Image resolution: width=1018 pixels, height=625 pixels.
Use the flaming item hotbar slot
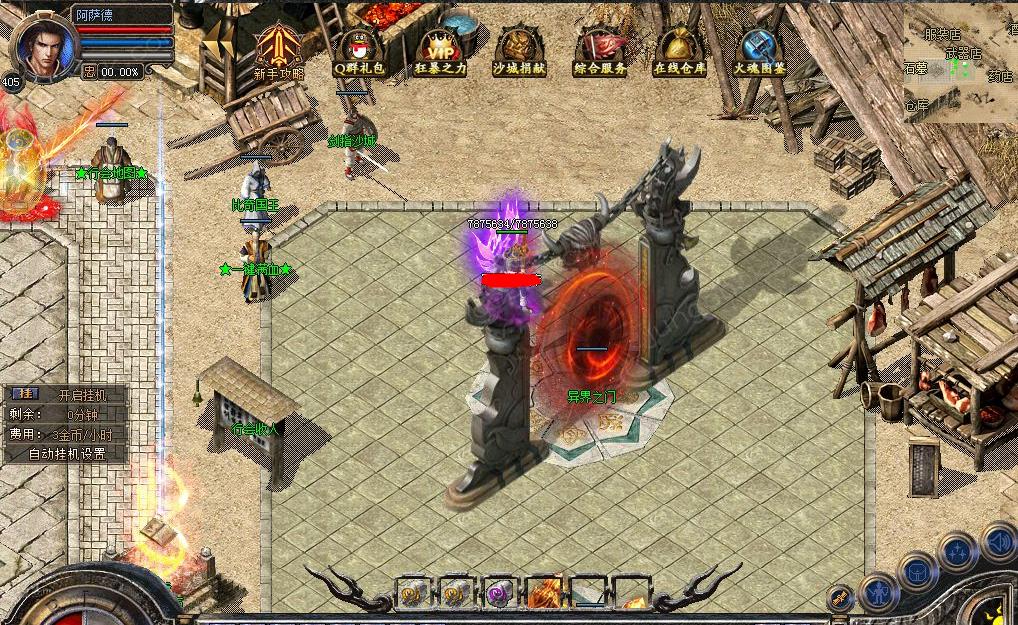tap(543, 593)
